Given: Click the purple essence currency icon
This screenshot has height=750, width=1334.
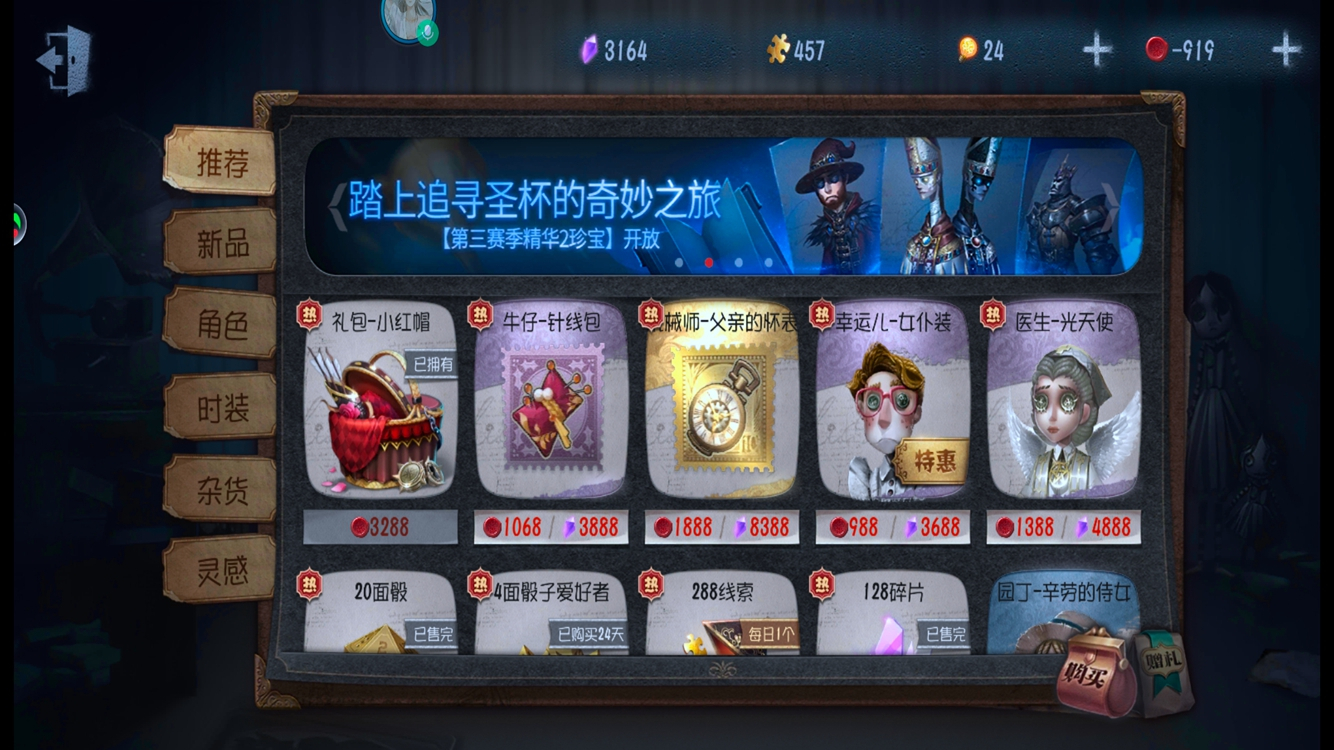Looking at the screenshot, I should [x=590, y=46].
